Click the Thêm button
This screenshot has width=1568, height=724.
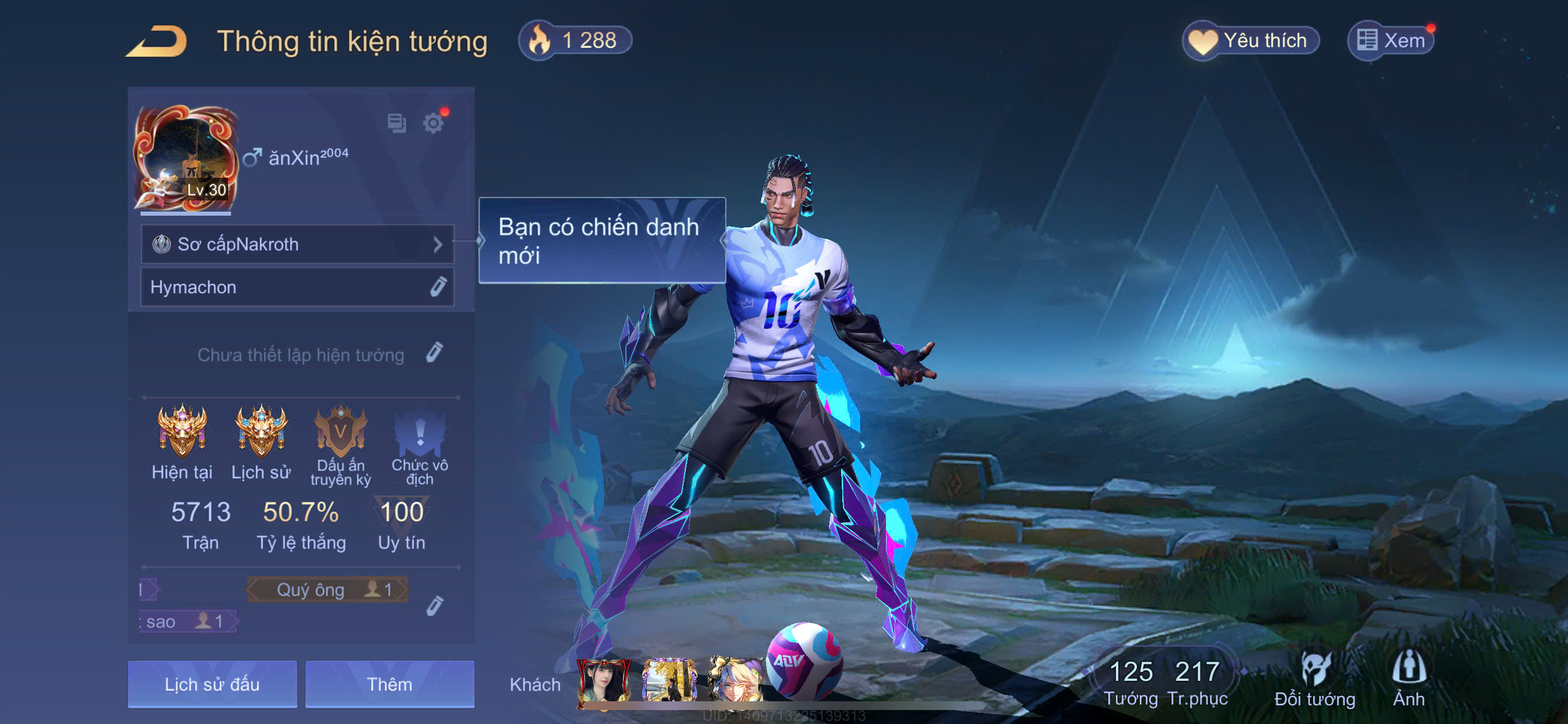point(390,684)
